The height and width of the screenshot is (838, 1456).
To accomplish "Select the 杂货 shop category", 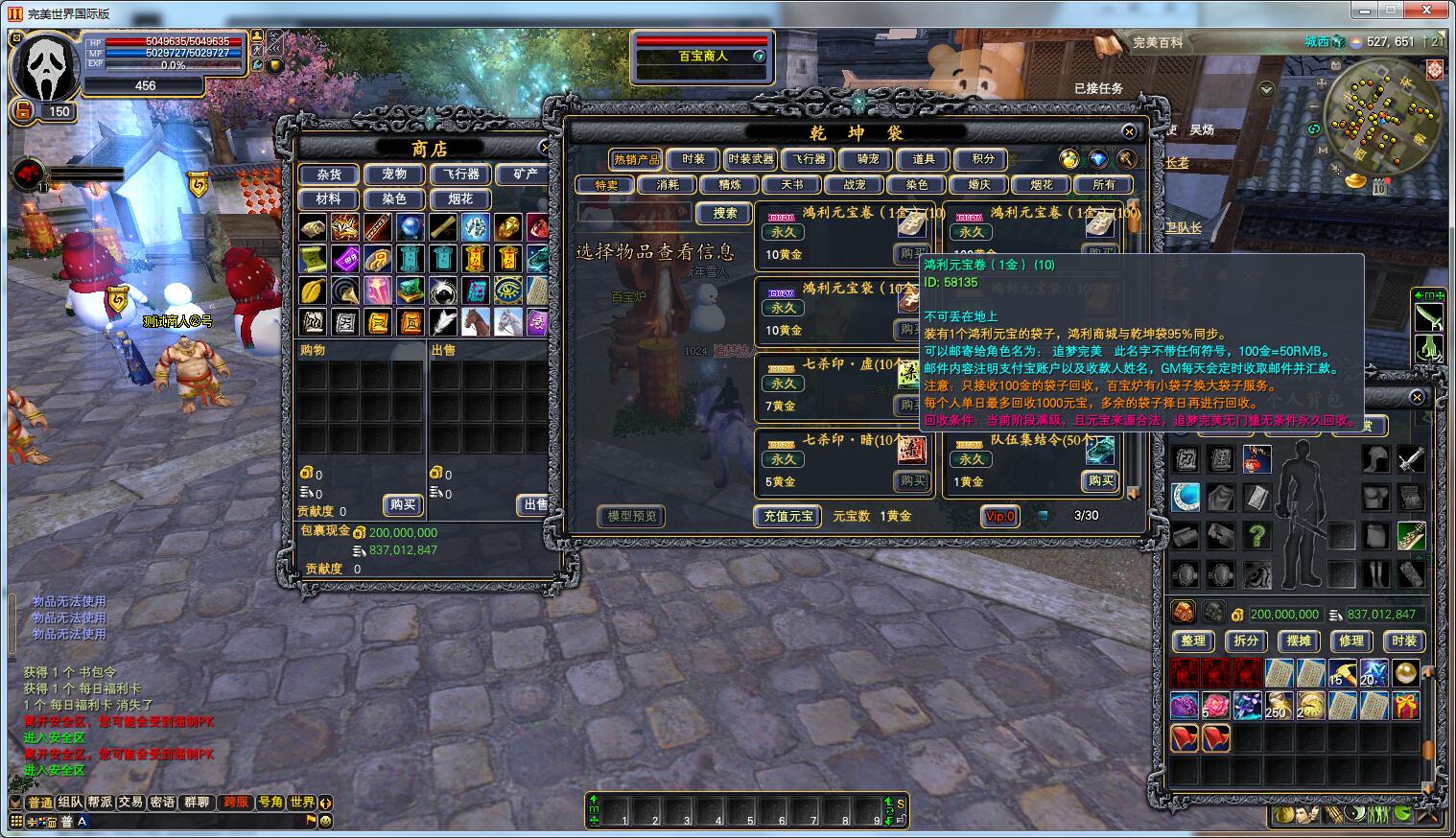I will (x=328, y=175).
